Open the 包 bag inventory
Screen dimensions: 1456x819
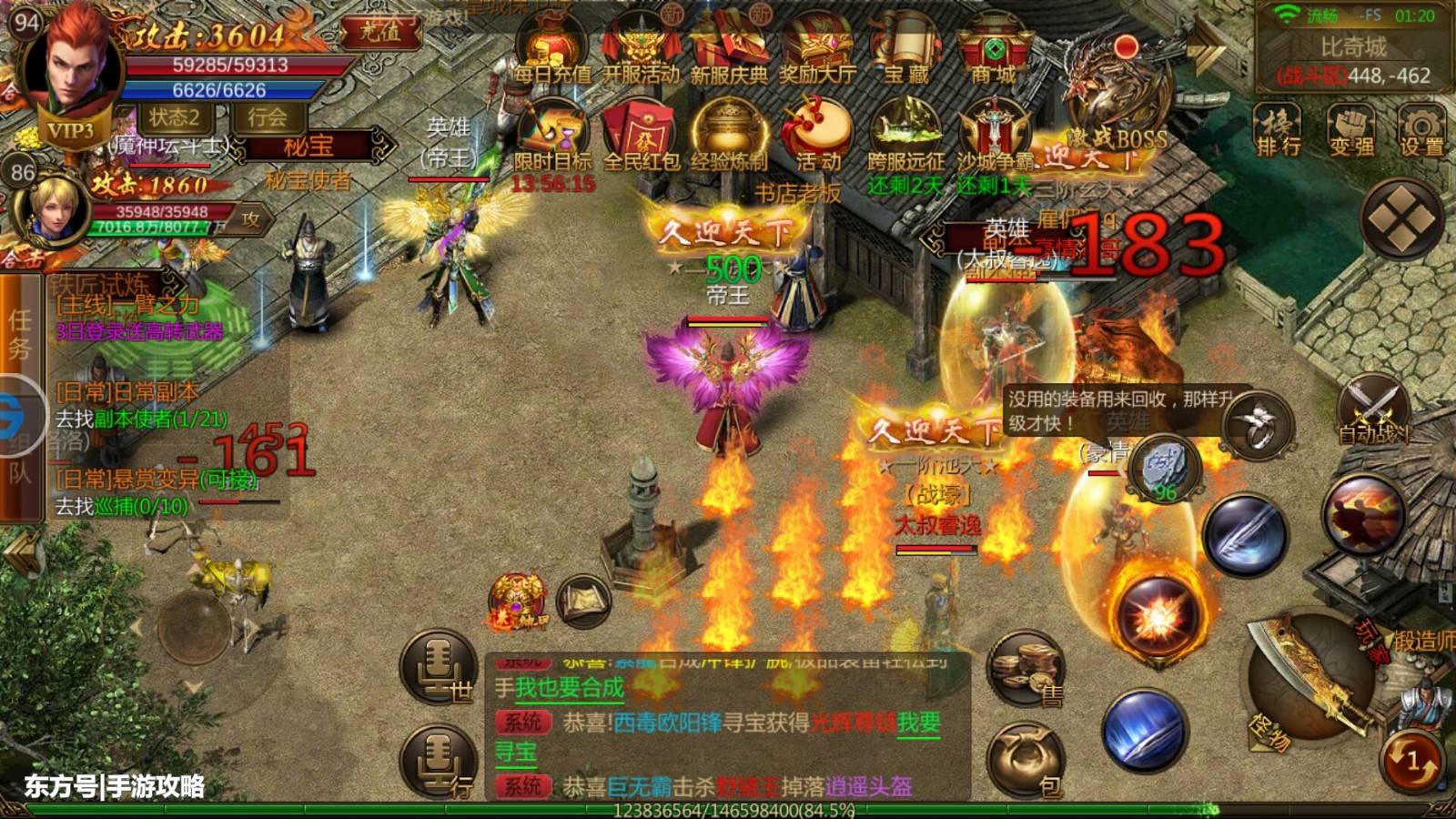pyautogui.click(x=1027, y=763)
